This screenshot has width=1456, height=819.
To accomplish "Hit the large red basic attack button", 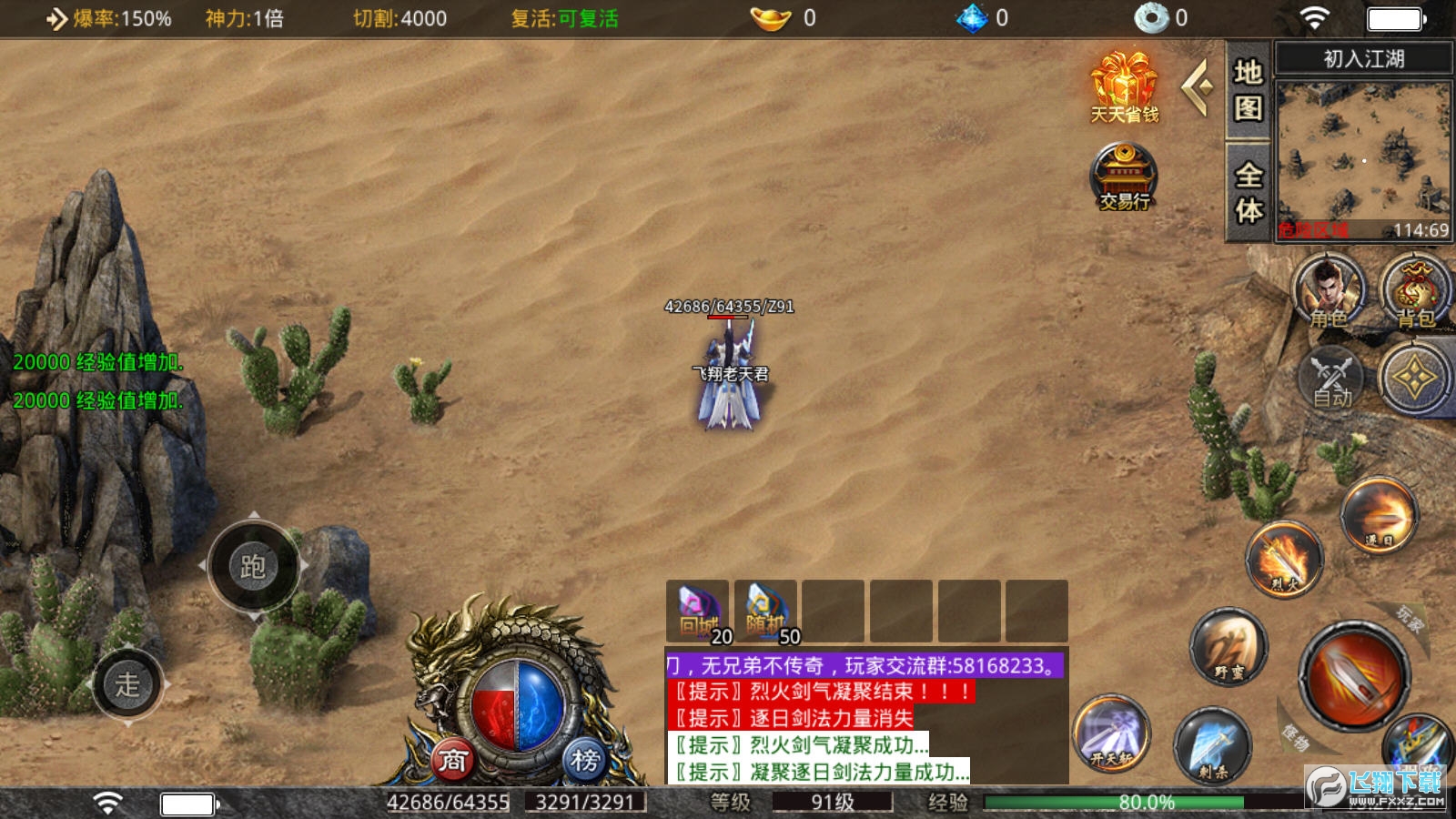I will point(1354,675).
